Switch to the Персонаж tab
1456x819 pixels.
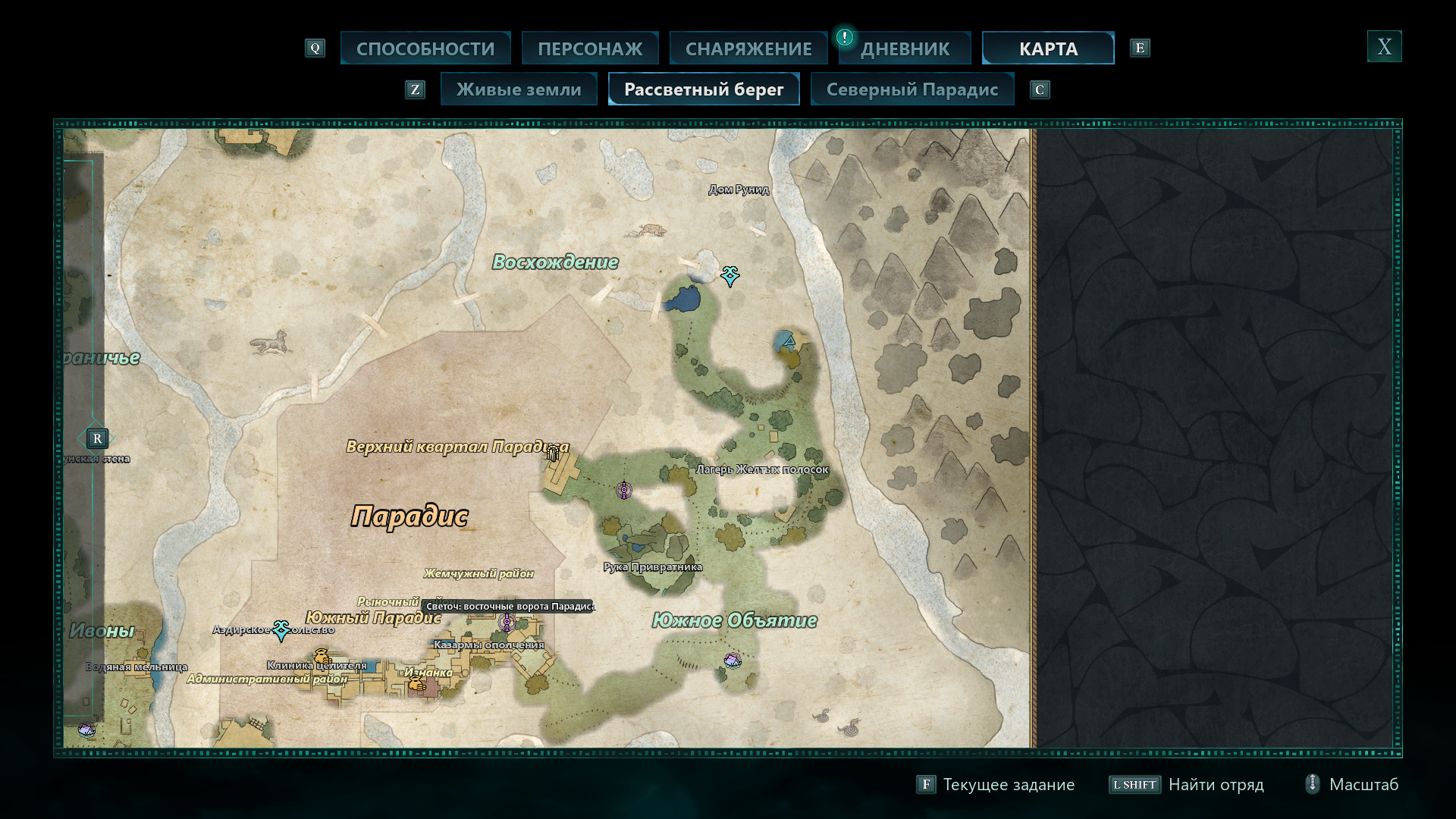coord(590,49)
